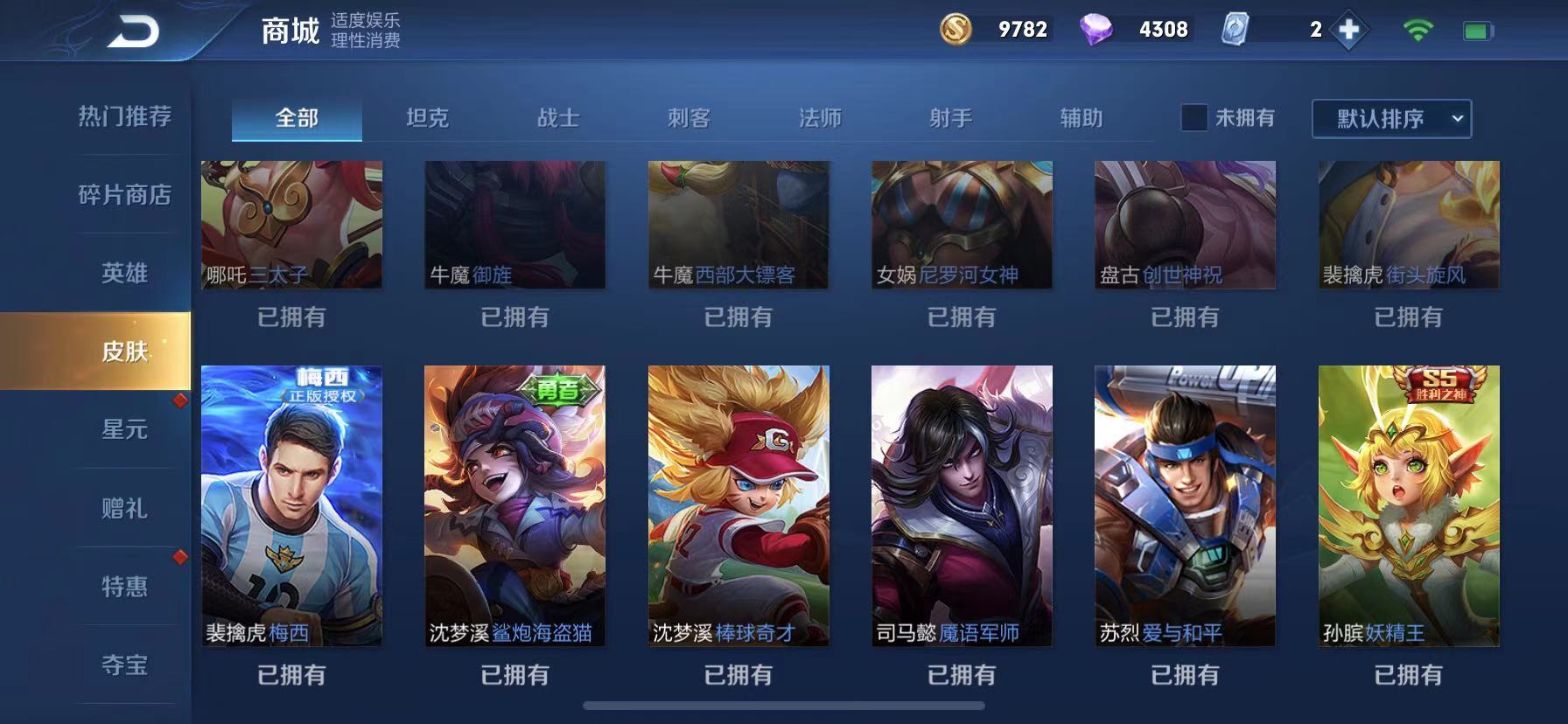The height and width of the screenshot is (724, 1568).
Task: Click the gold coin currency icon
Action: 955,31
